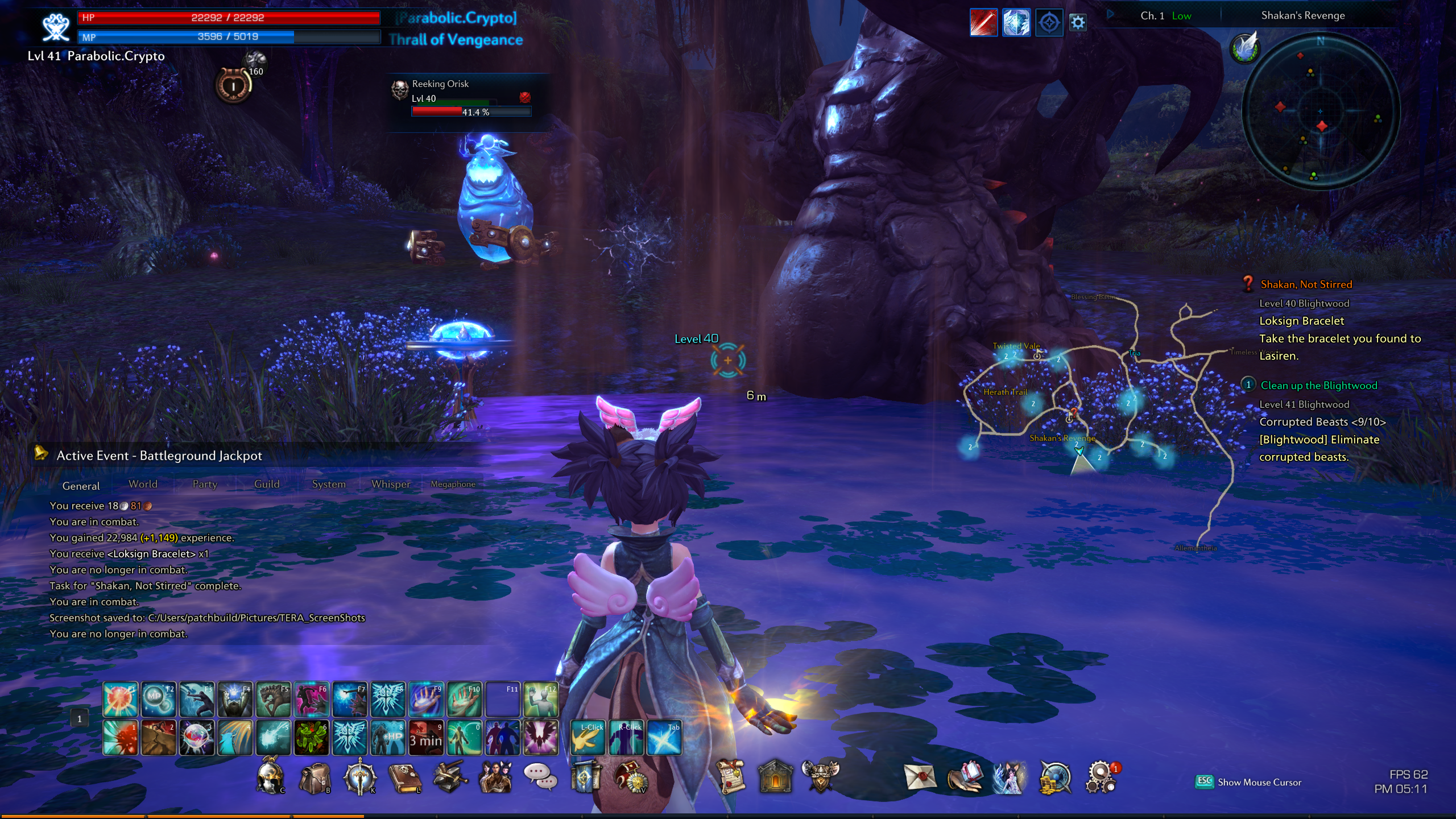Activate the MP orb skill on F2
The image size is (1456, 819).
point(158,699)
